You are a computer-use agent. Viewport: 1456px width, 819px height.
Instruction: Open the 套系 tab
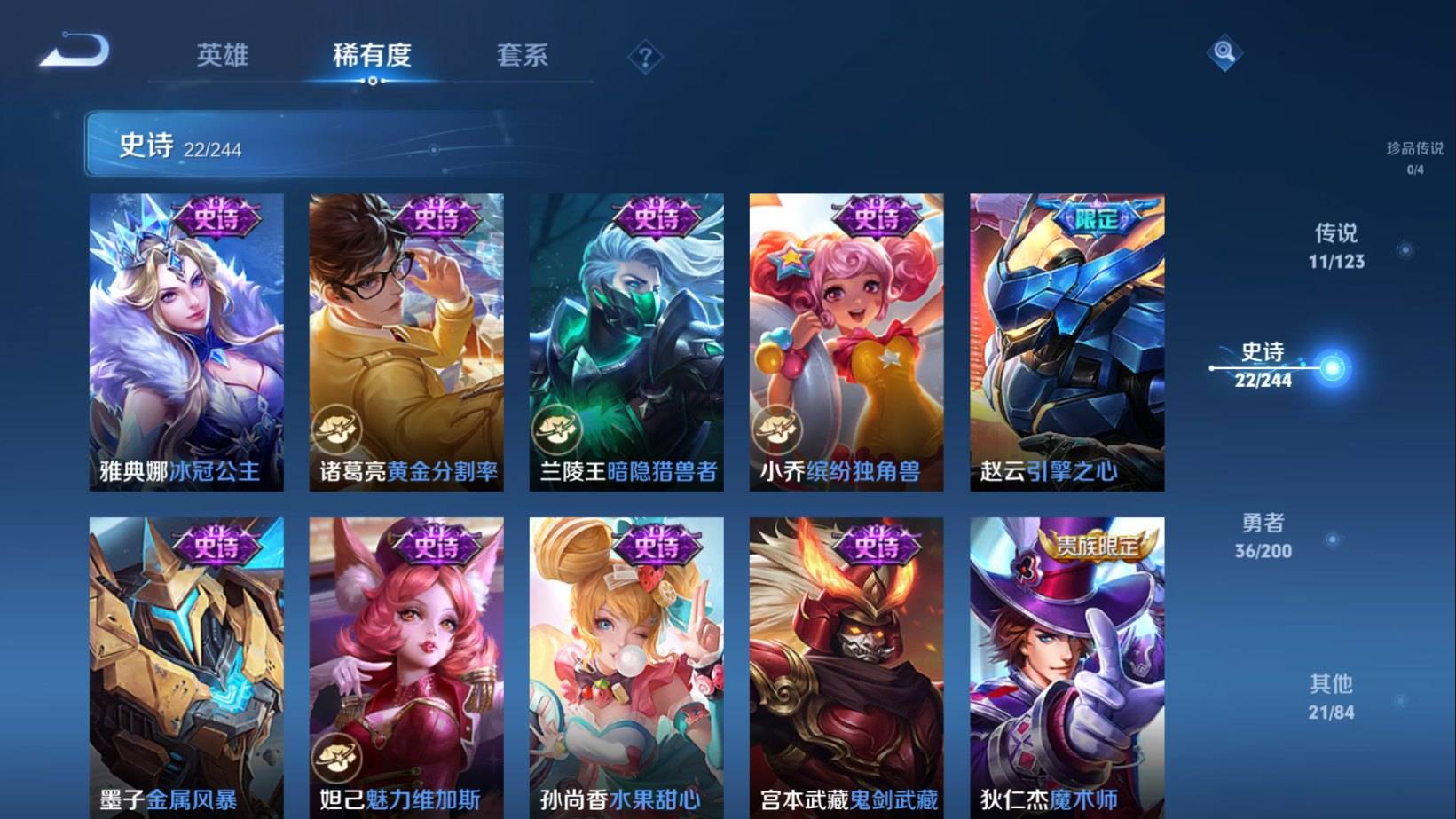pos(522,55)
